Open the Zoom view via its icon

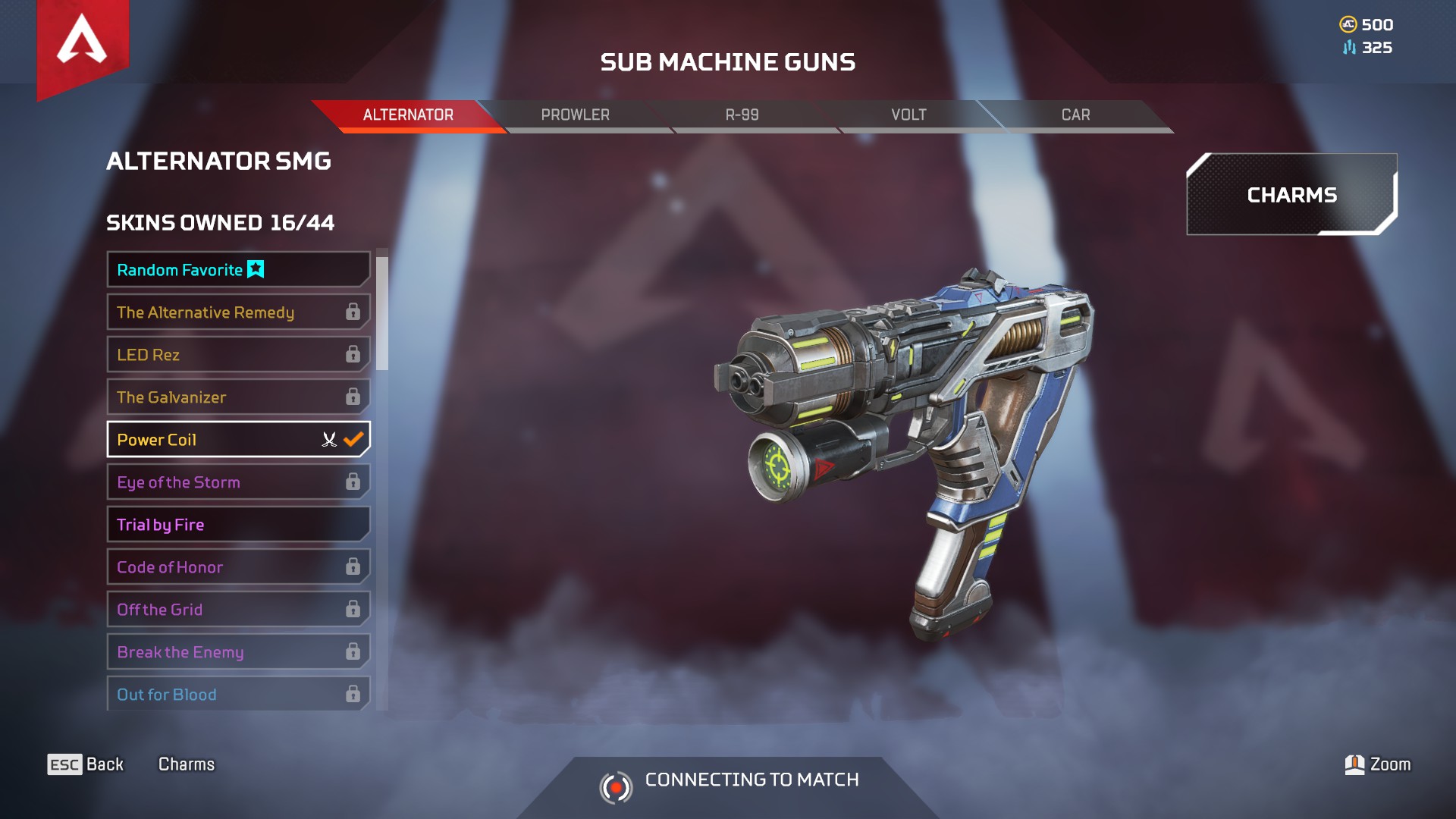pyautogui.click(x=1356, y=764)
